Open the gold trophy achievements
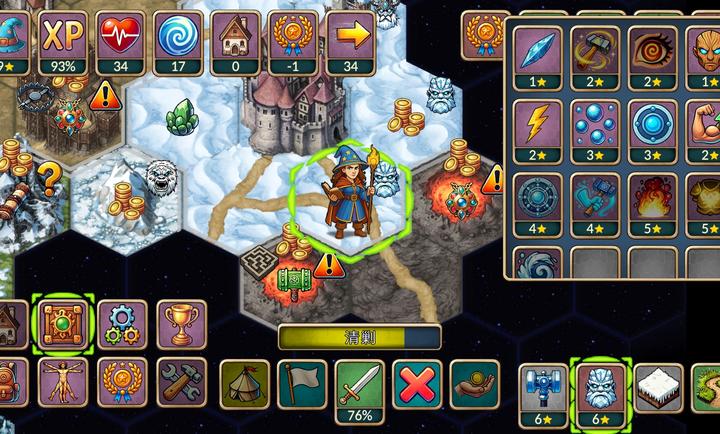Image resolution: width=720 pixels, height=434 pixels. coord(181,324)
